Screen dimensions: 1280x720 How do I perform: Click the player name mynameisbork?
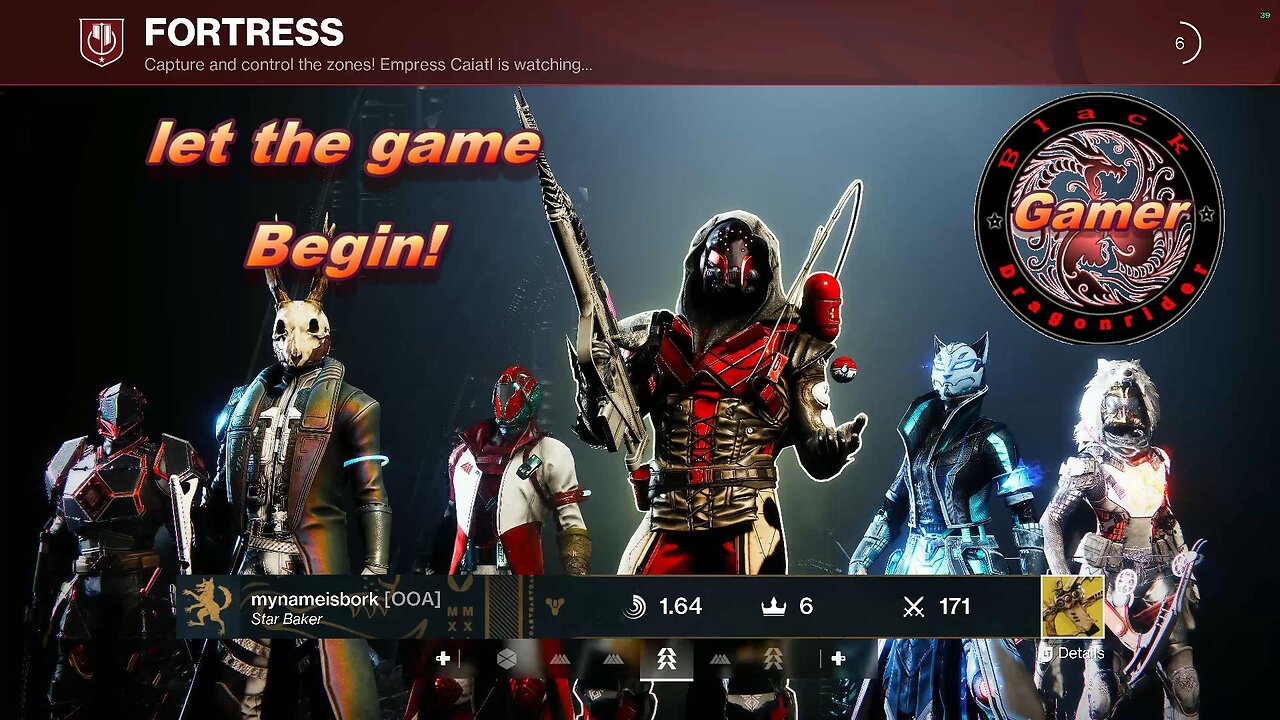coord(315,599)
